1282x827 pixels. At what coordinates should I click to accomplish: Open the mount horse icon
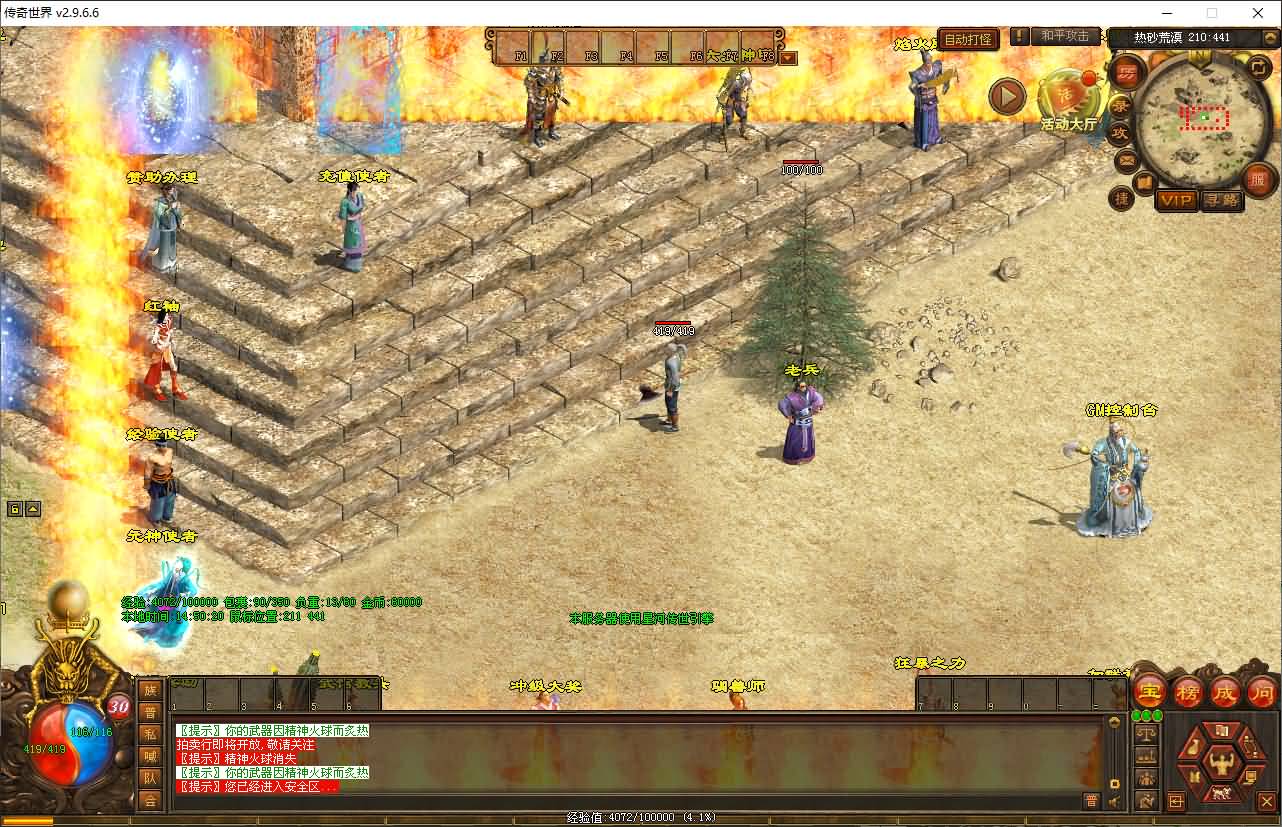[x=1221, y=795]
